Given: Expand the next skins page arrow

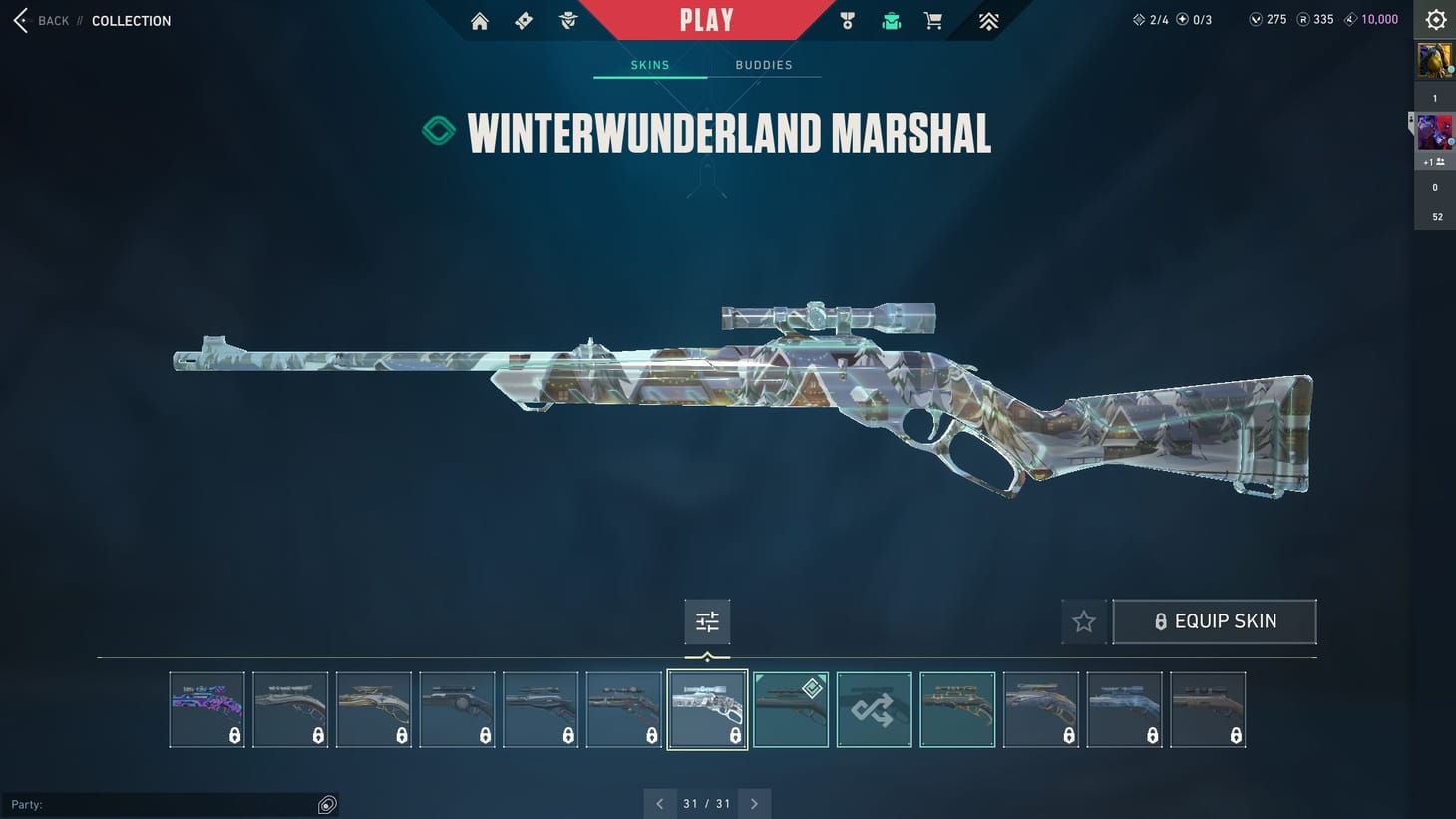Looking at the screenshot, I should [754, 803].
